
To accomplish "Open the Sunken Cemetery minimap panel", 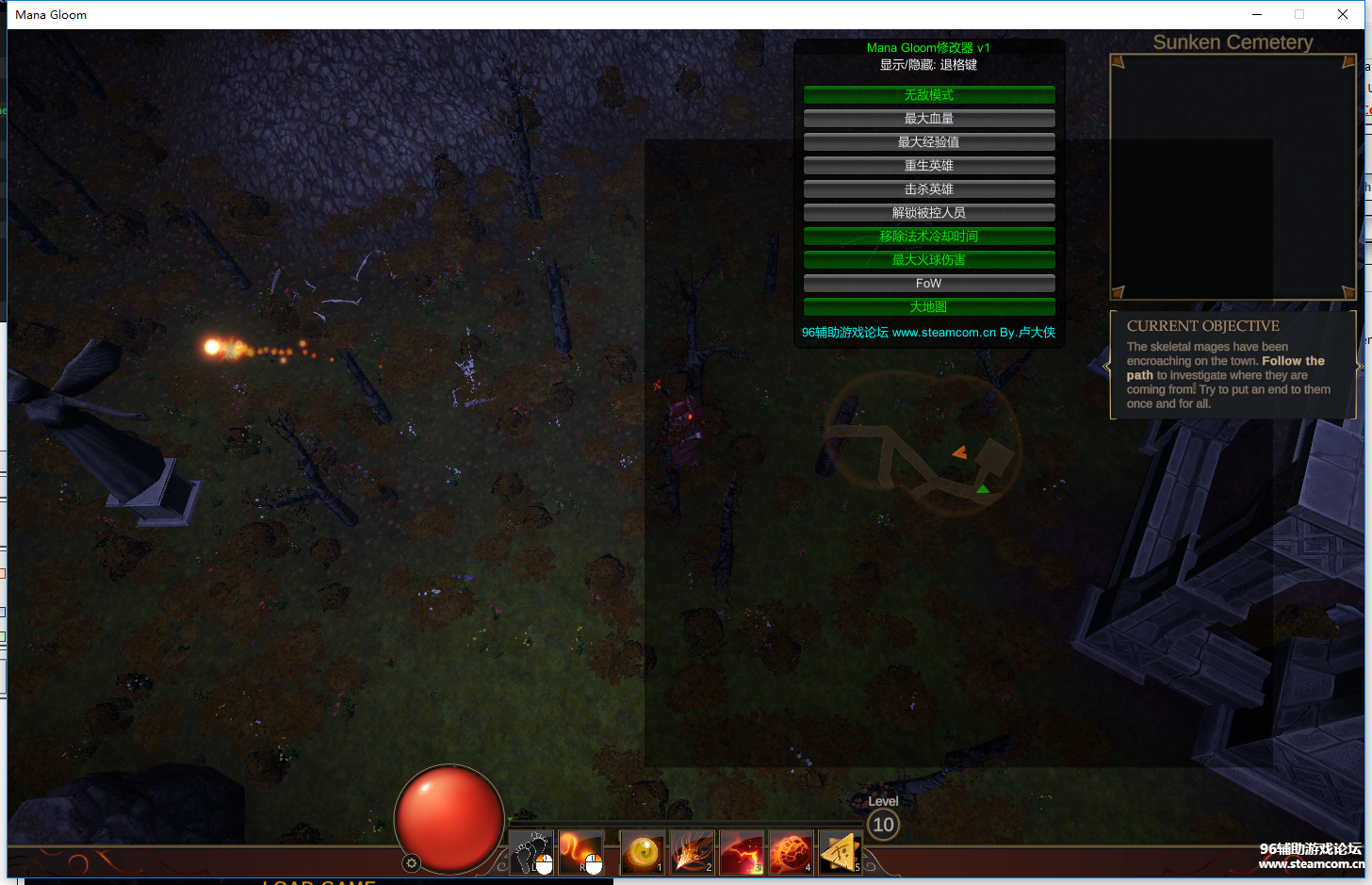I will pyautogui.click(x=1233, y=176).
